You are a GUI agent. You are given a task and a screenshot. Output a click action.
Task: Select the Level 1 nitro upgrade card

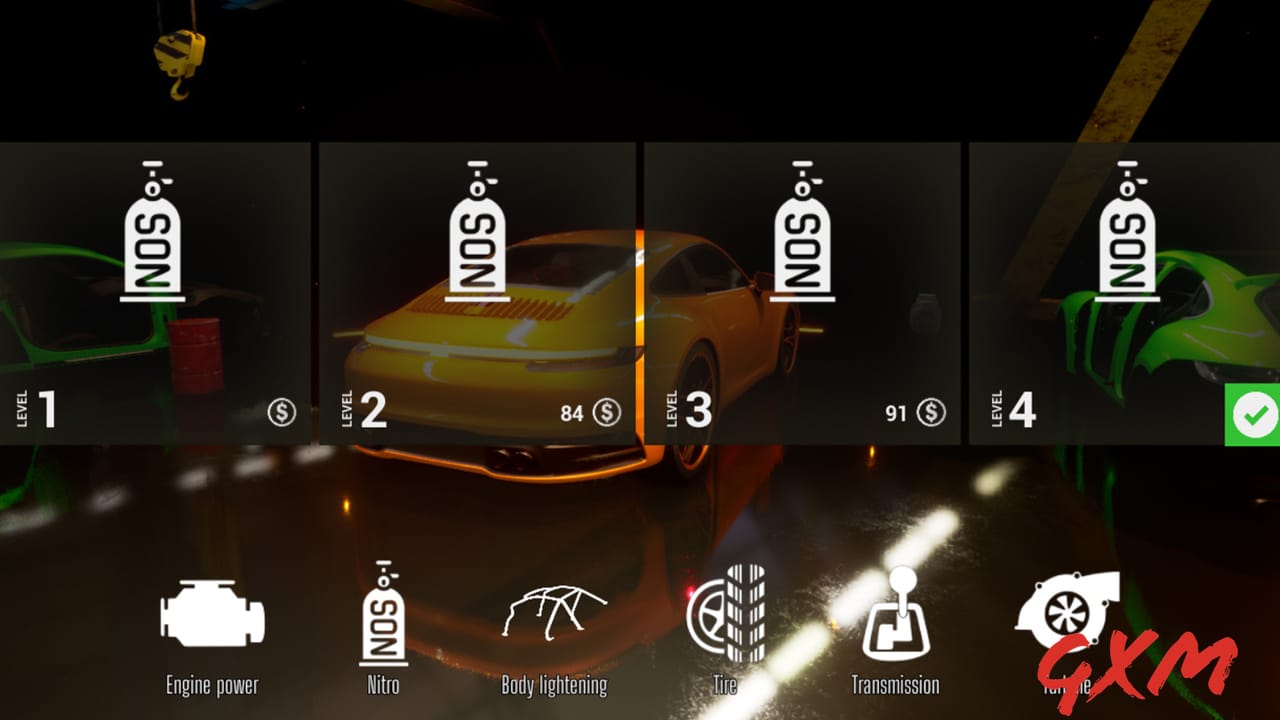155,290
